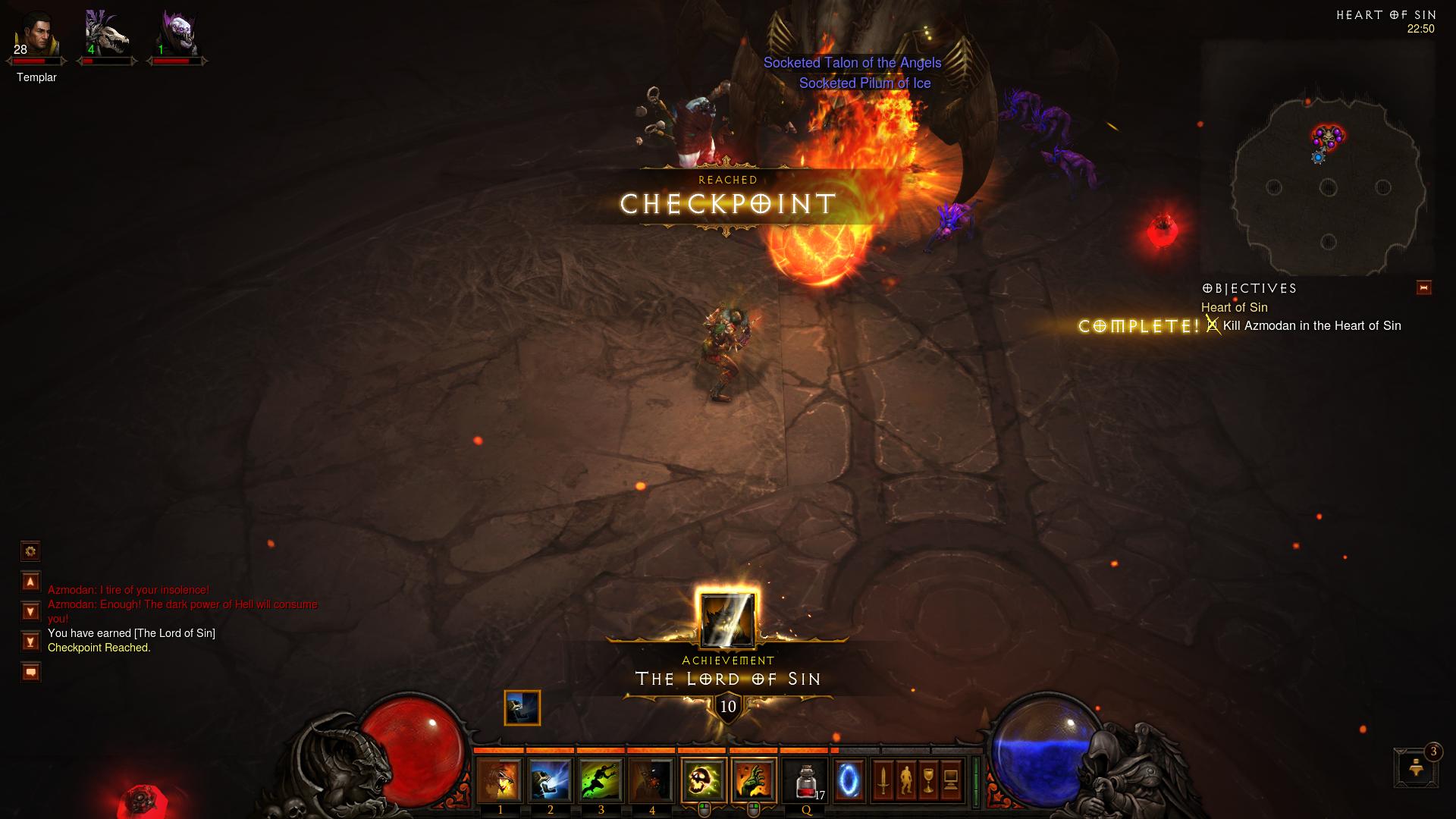Open the chat settings gear
This screenshot has width=1456, height=819.
pyautogui.click(x=30, y=551)
